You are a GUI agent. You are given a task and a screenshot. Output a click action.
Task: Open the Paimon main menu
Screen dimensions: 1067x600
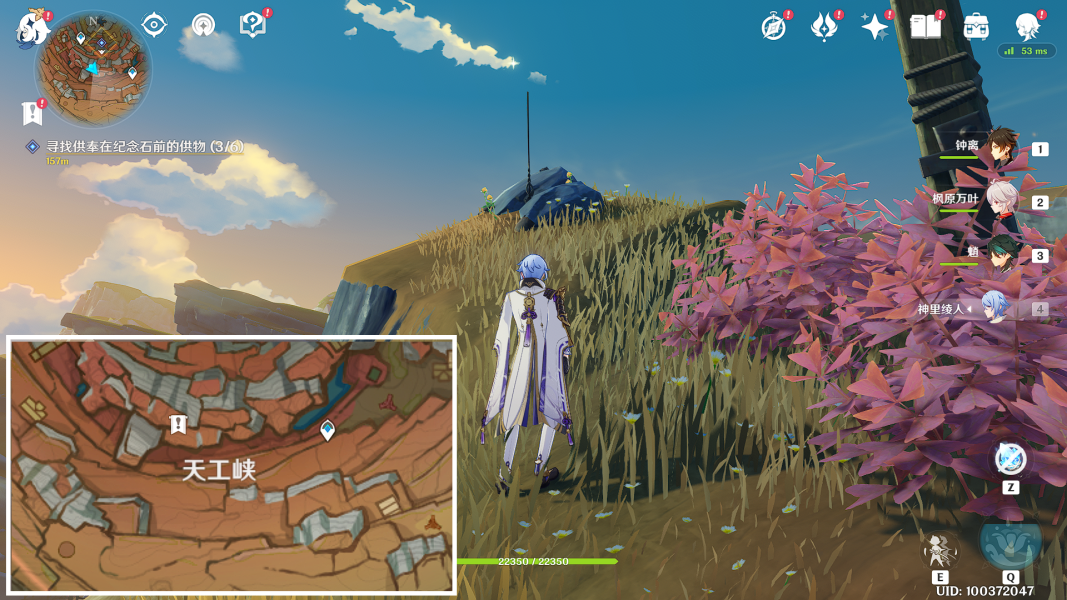coord(33,28)
